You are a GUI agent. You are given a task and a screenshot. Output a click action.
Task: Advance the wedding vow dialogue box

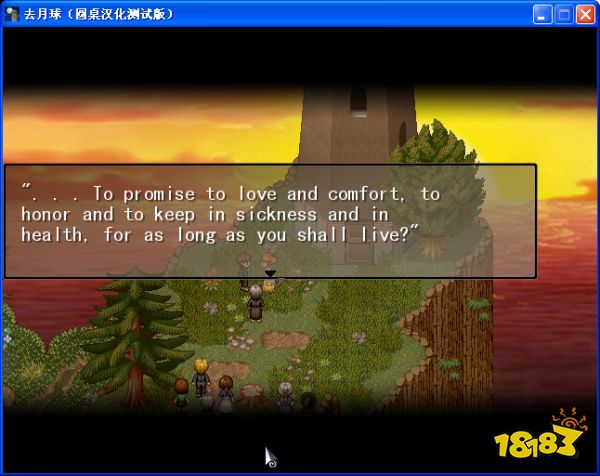point(270,221)
